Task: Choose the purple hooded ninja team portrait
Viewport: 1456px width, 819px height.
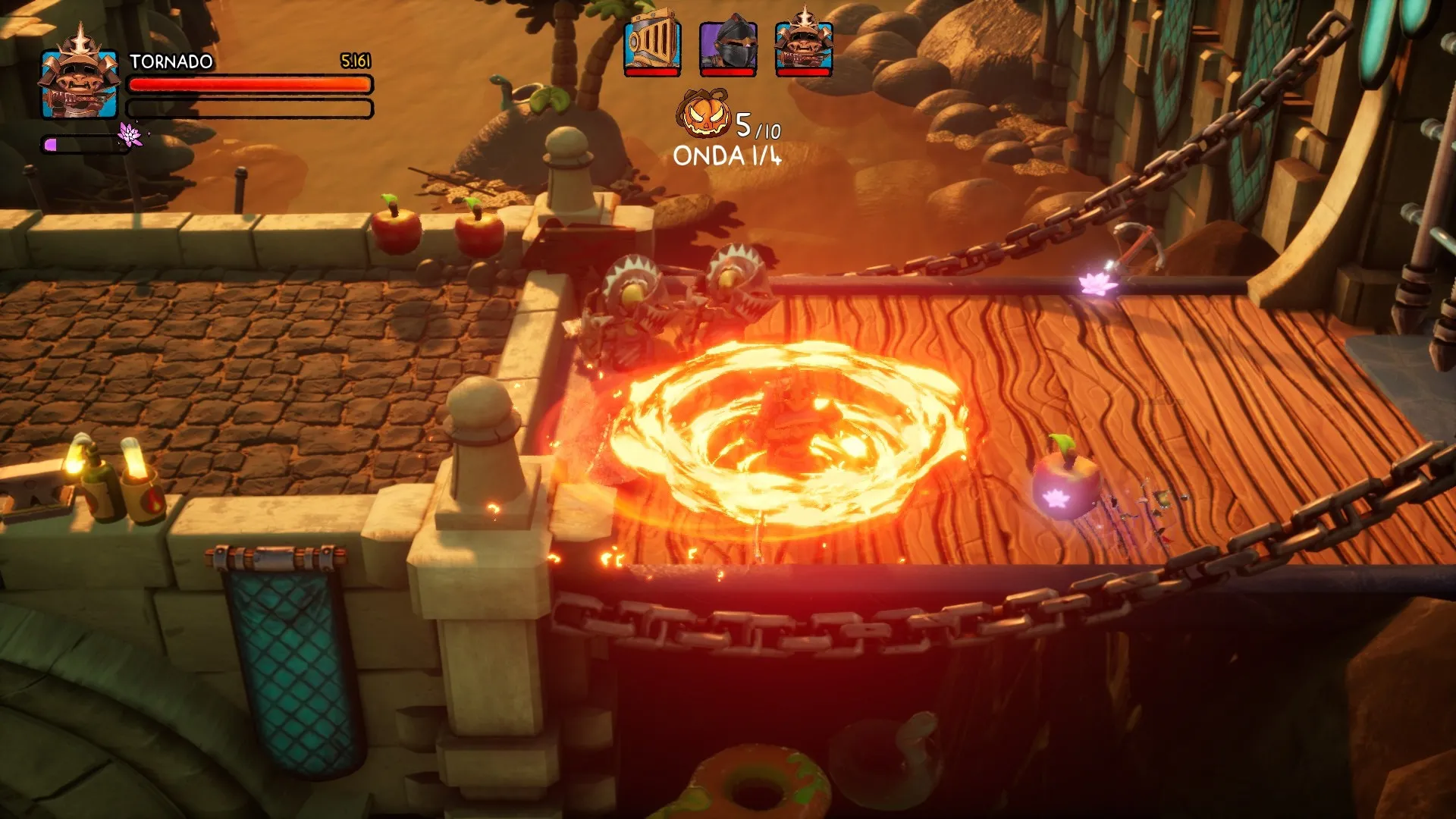Action: pos(727,47)
